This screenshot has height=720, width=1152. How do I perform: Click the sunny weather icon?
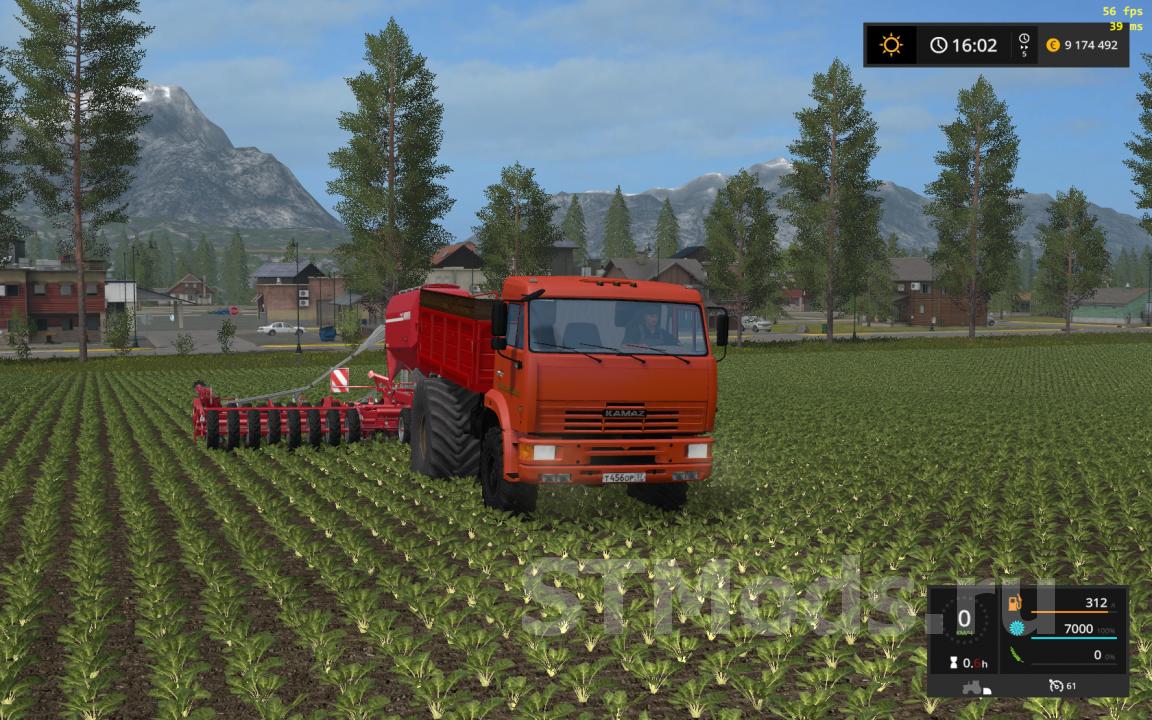click(x=890, y=45)
